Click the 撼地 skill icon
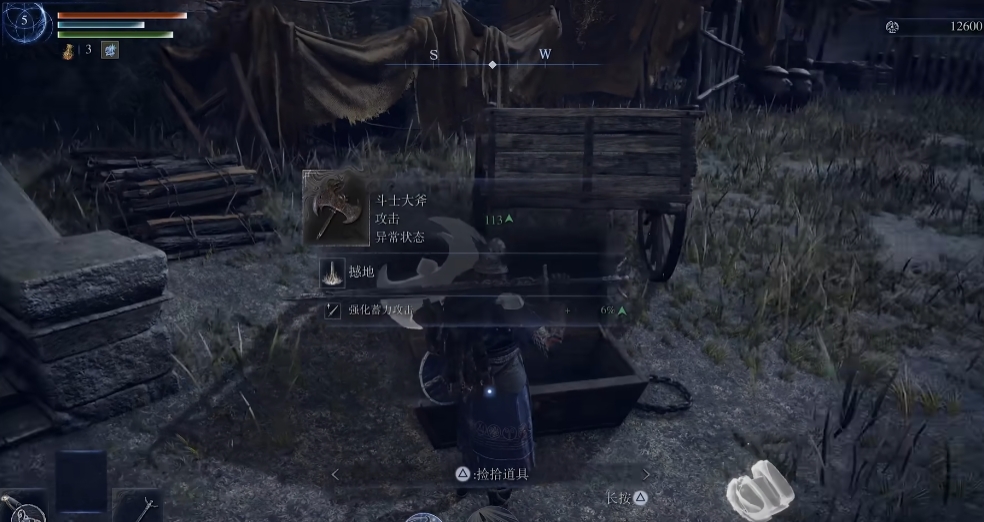984x522 pixels. point(332,273)
